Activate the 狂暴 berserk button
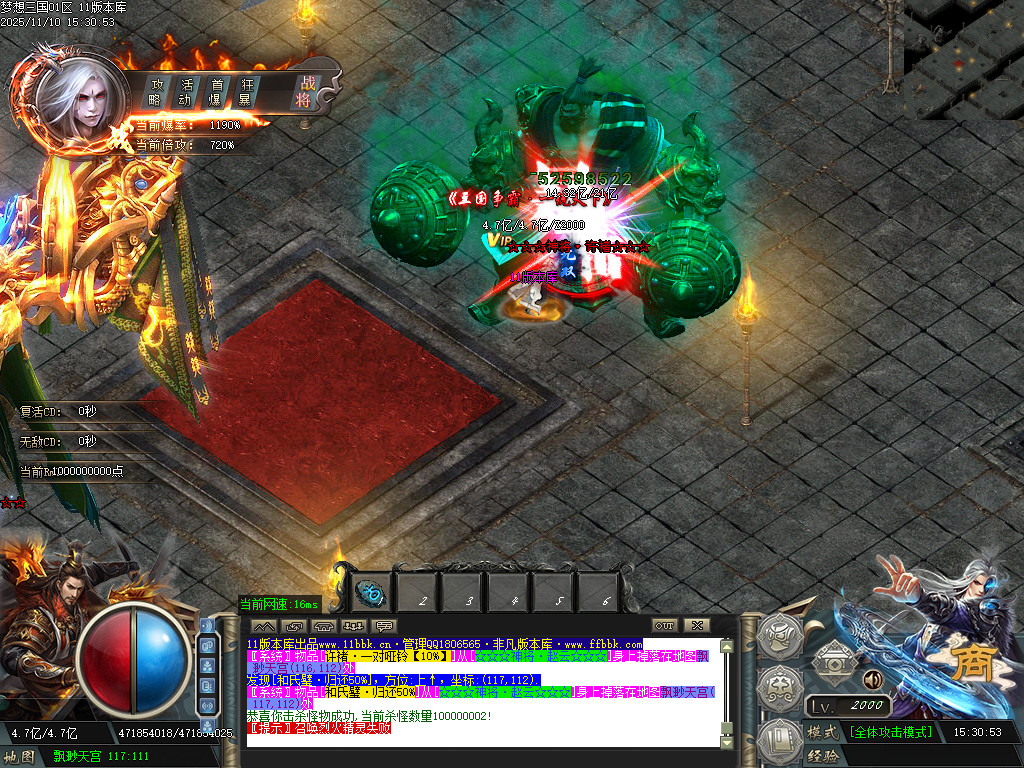This screenshot has height=768, width=1024. click(244, 92)
